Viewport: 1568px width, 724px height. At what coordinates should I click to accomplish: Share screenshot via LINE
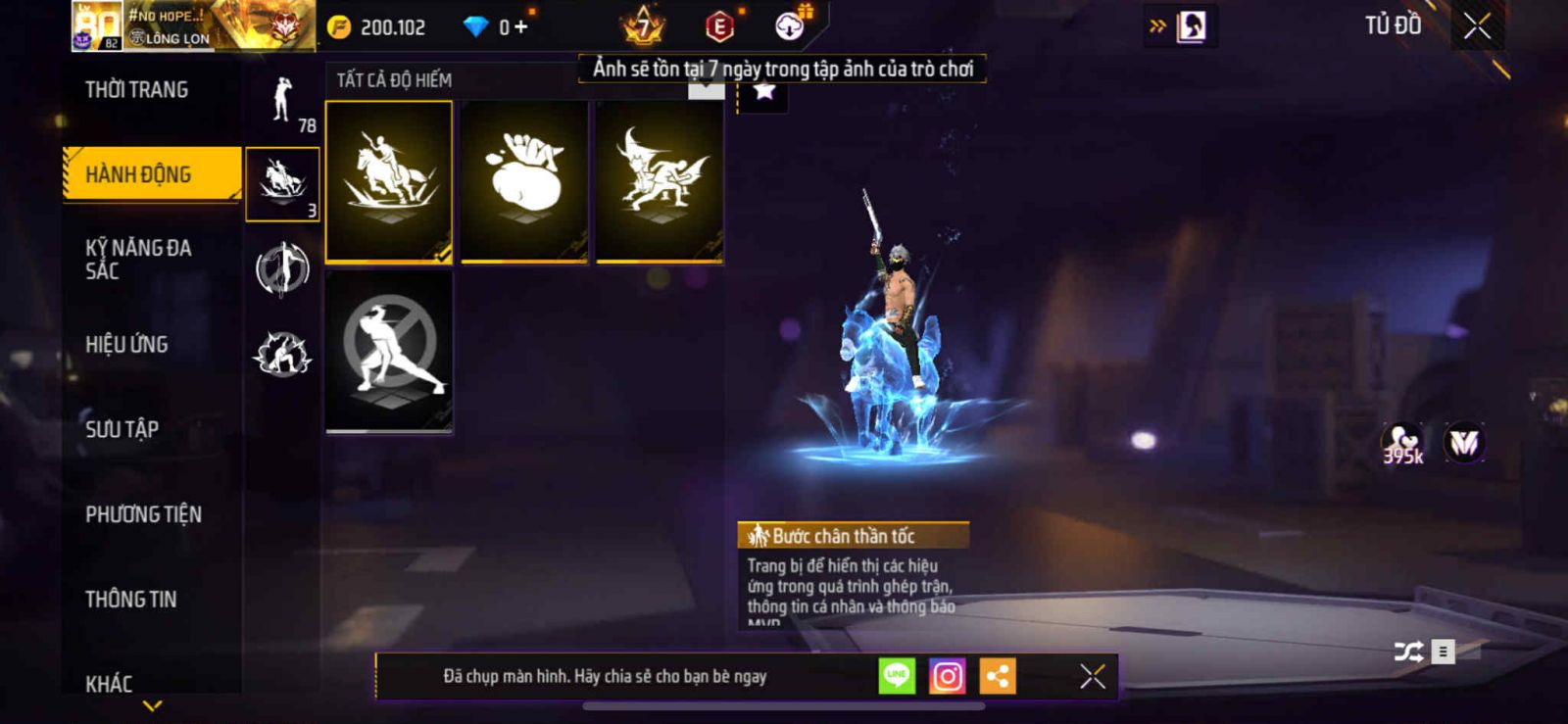[897, 676]
